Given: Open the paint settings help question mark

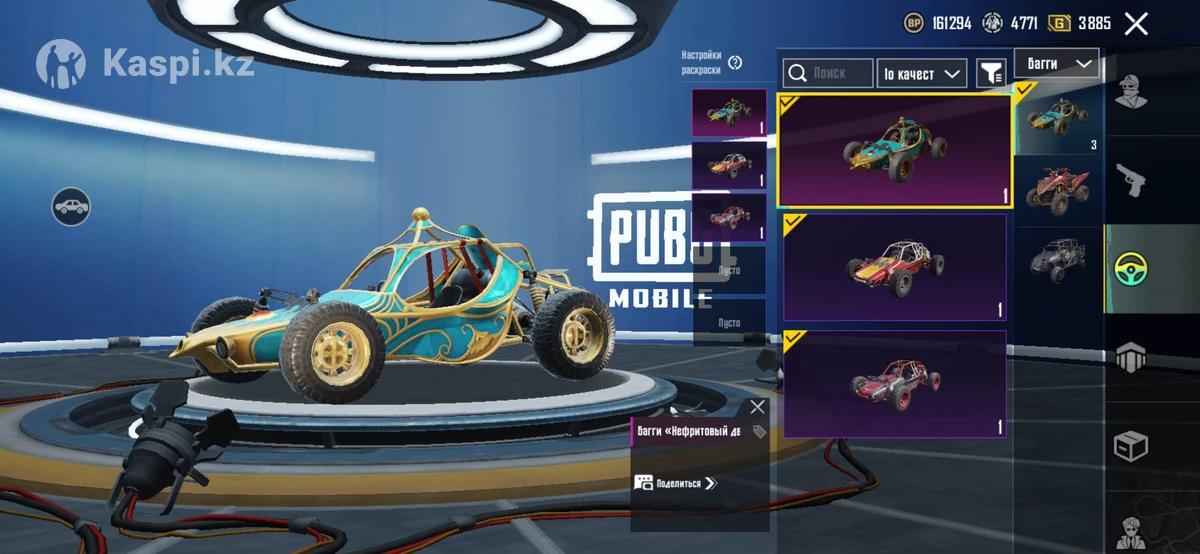Looking at the screenshot, I should (736, 62).
